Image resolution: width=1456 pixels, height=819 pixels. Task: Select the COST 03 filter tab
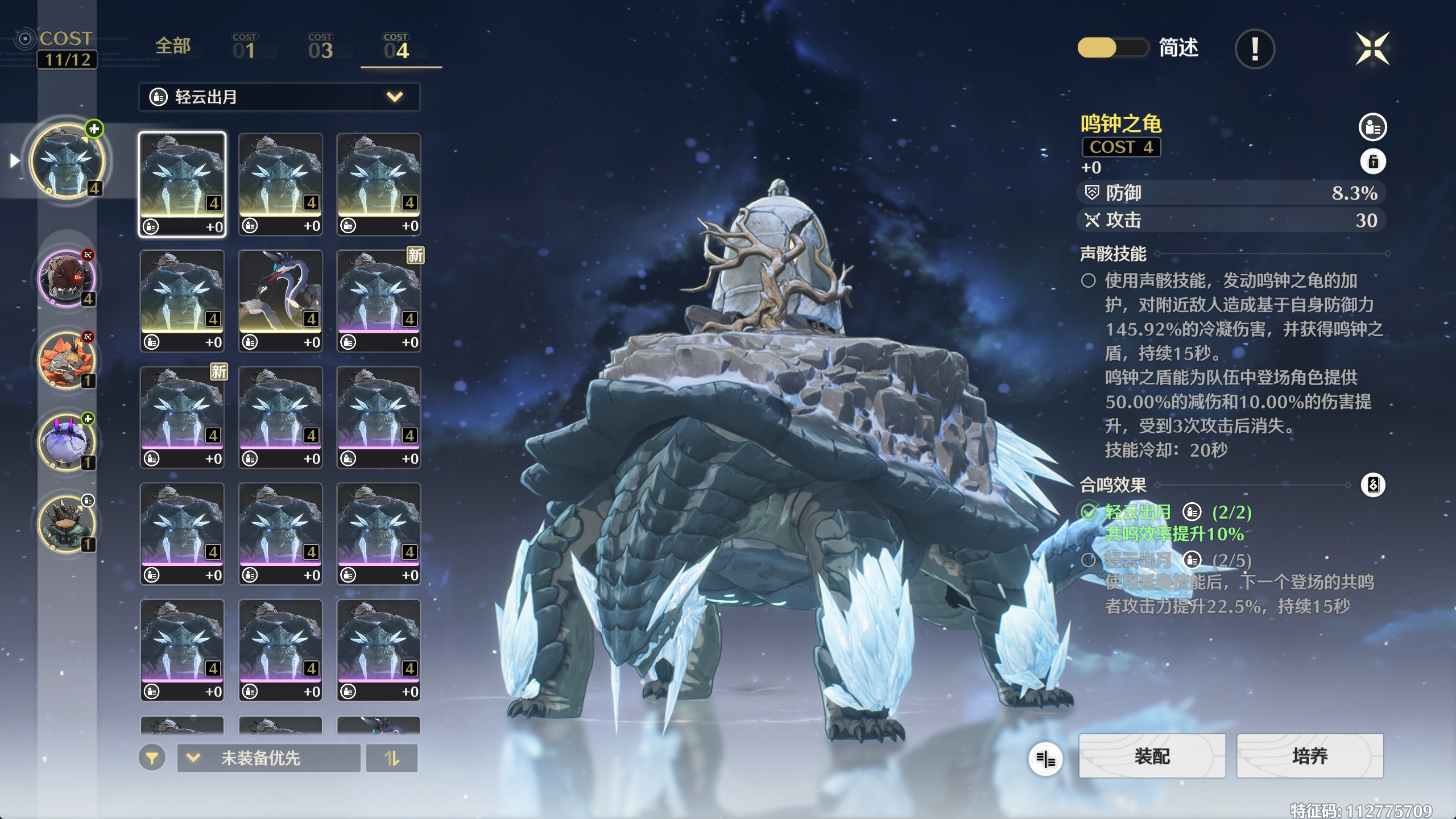(320, 48)
